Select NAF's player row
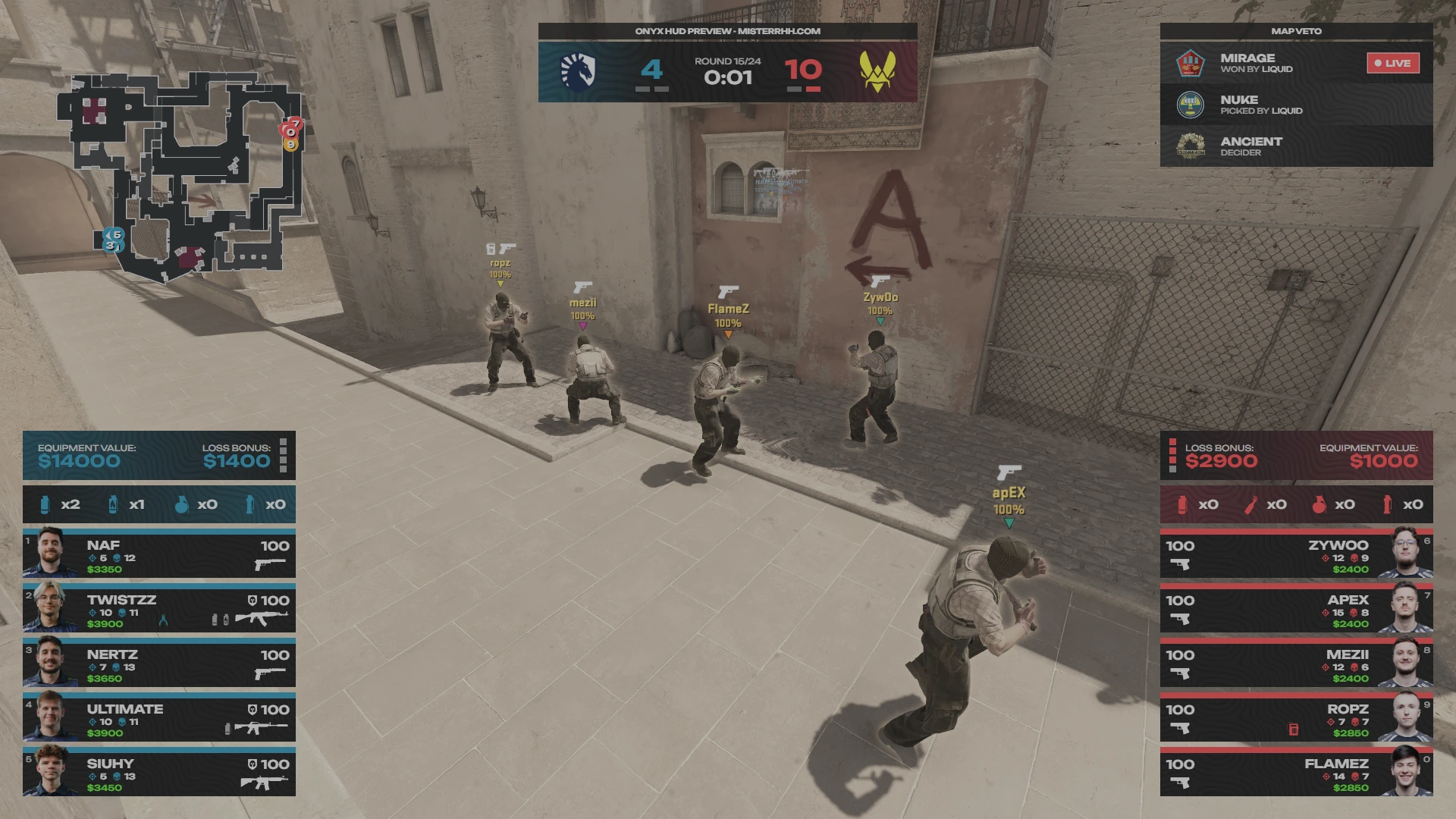The height and width of the screenshot is (819, 1456). [x=159, y=555]
